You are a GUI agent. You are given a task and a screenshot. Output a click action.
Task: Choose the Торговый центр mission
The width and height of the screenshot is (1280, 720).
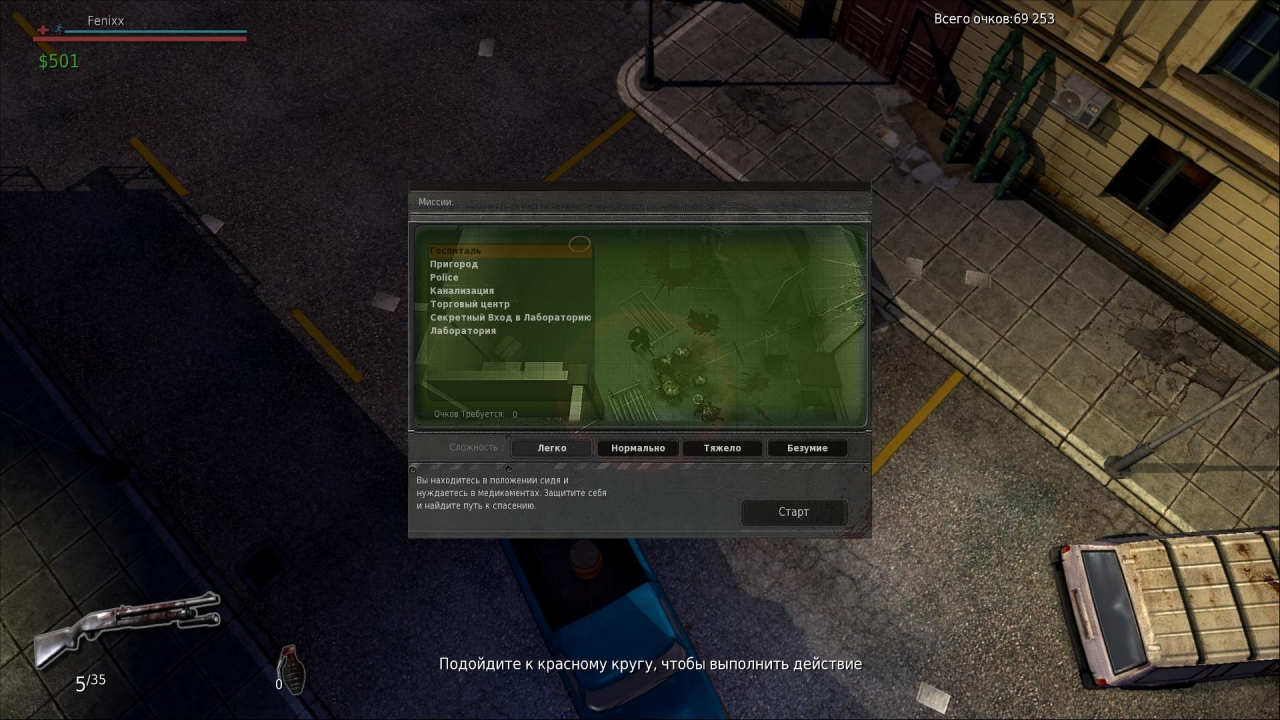click(x=470, y=304)
